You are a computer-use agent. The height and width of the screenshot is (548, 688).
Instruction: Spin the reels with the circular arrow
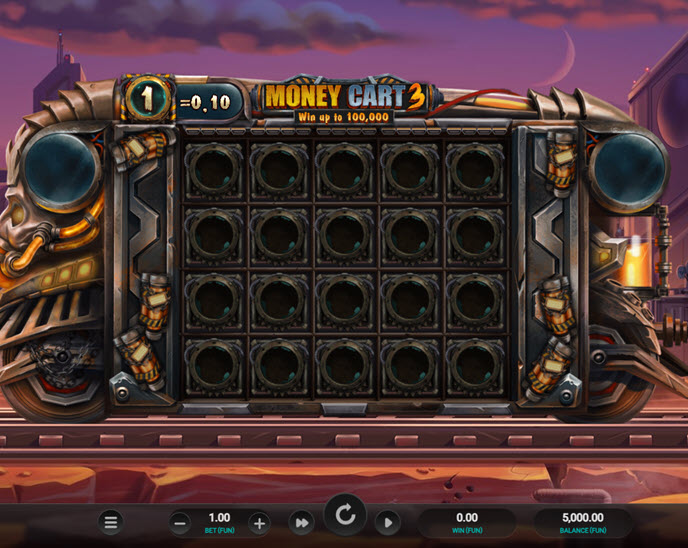click(345, 516)
